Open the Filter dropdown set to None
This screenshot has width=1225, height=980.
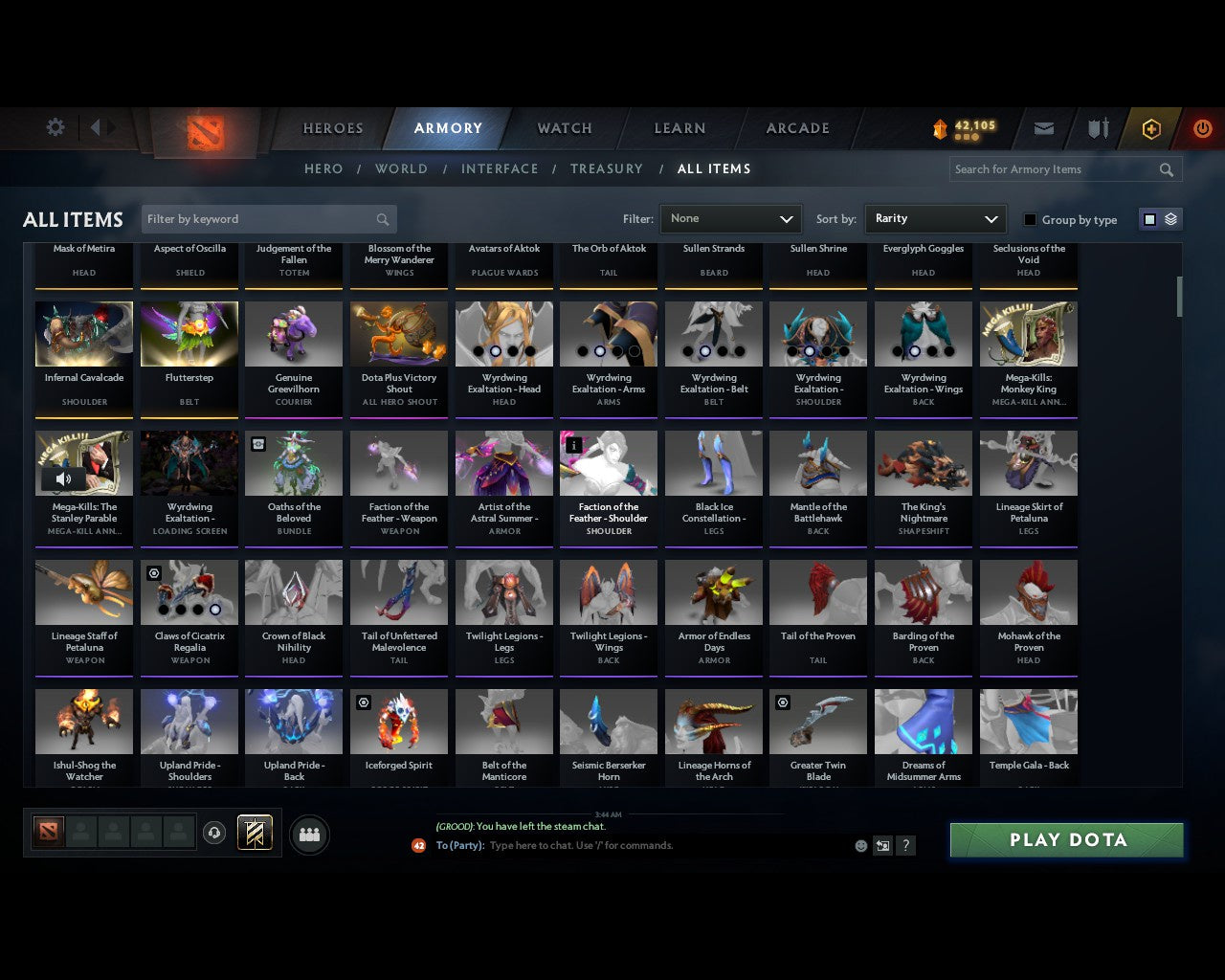730,218
